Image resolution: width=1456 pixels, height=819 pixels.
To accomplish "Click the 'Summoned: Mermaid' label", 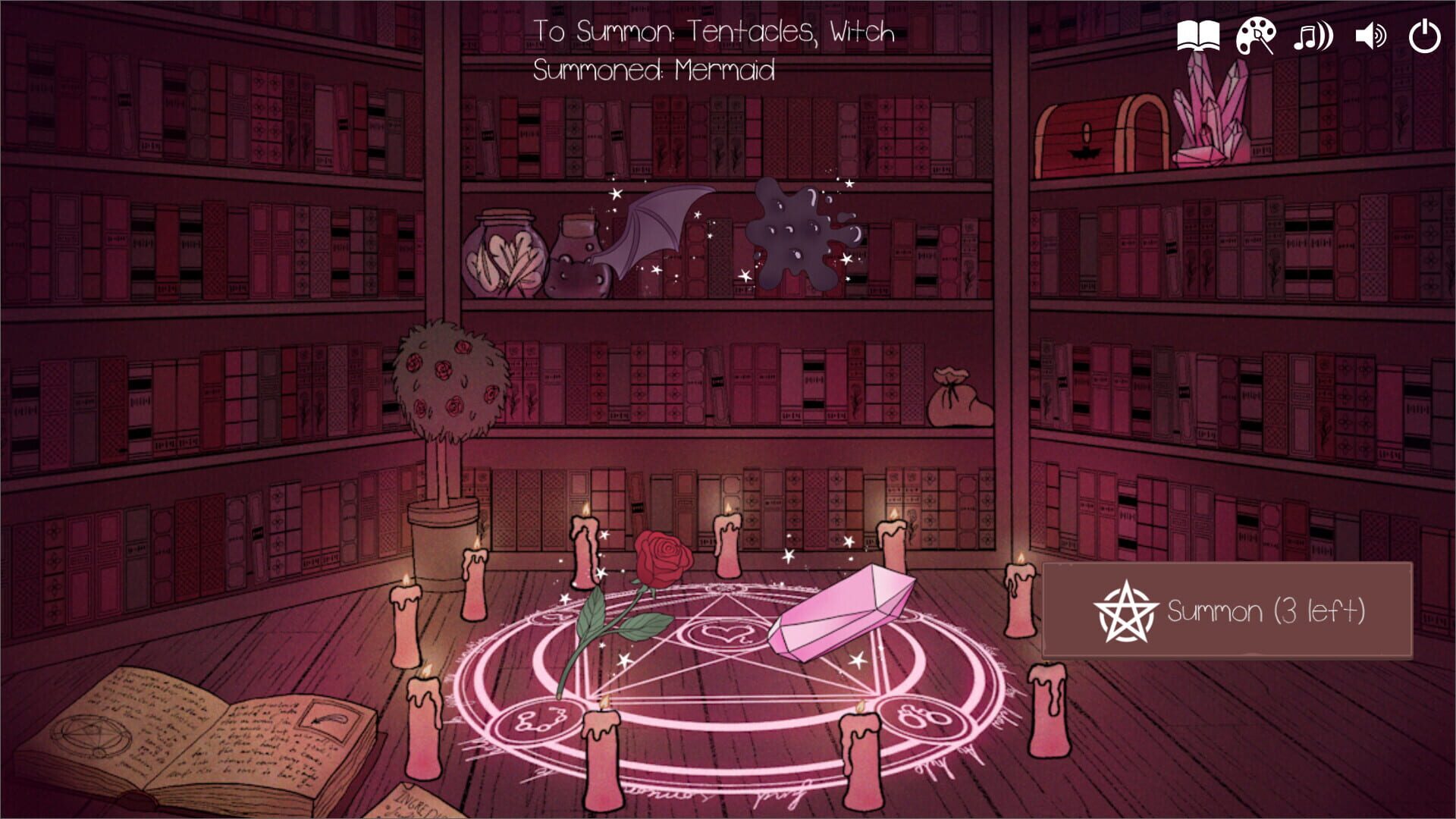I will pos(654,71).
